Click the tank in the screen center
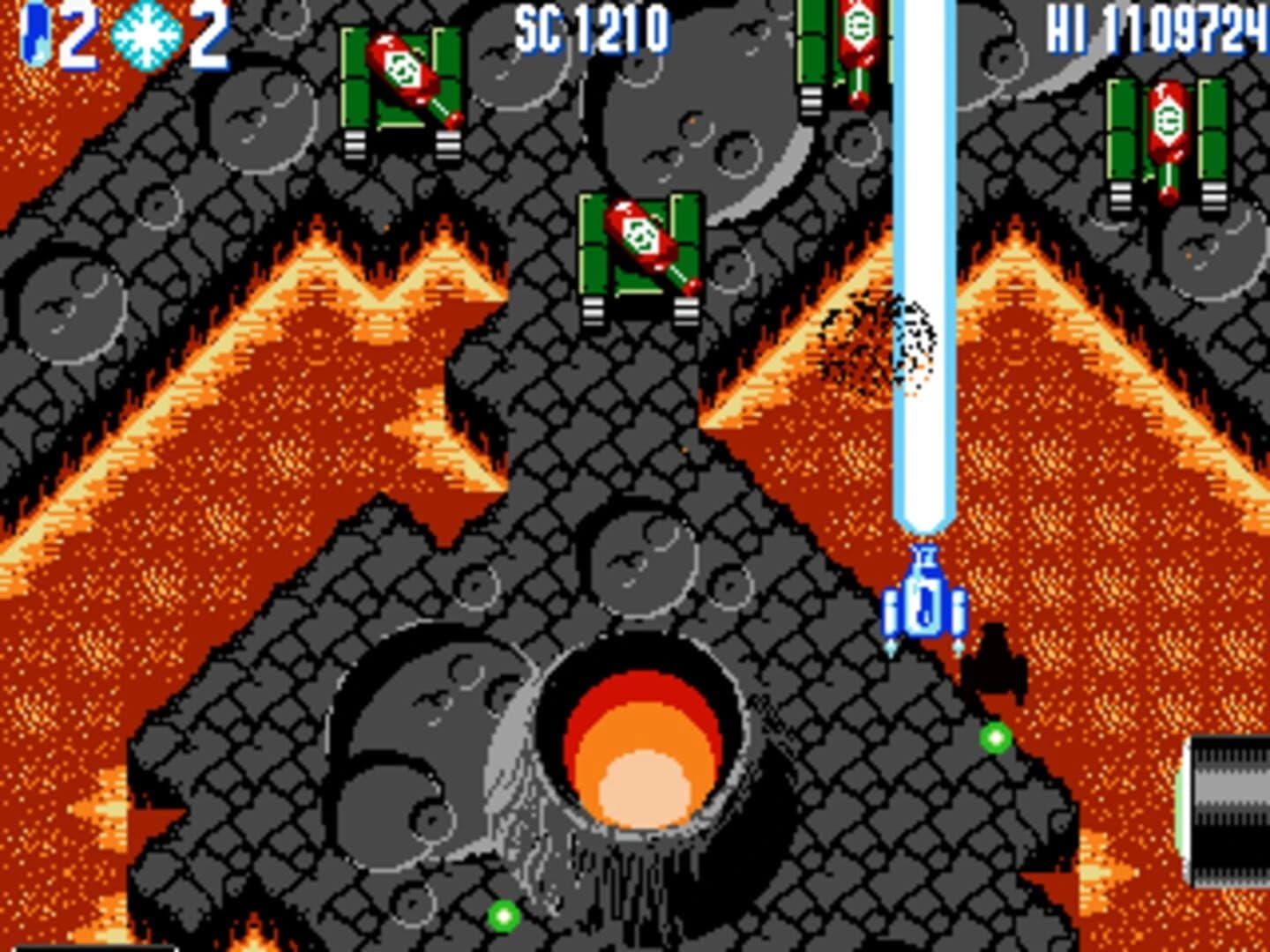The width and height of the screenshot is (1270, 952). 639,251
